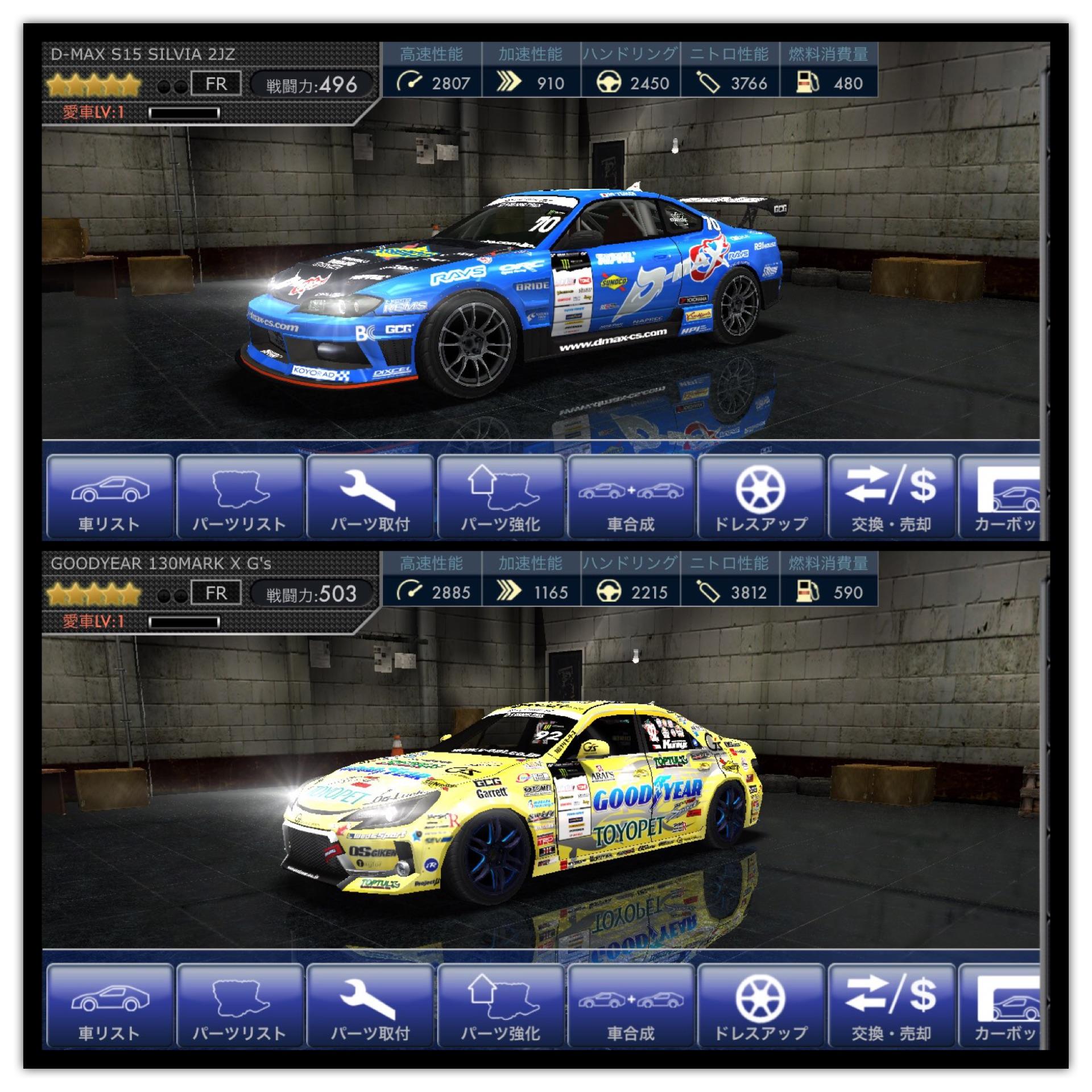This screenshot has height=1092, width=1092.
Task: Open 車合成 in the blue Silvia panel
Action: 631,497
